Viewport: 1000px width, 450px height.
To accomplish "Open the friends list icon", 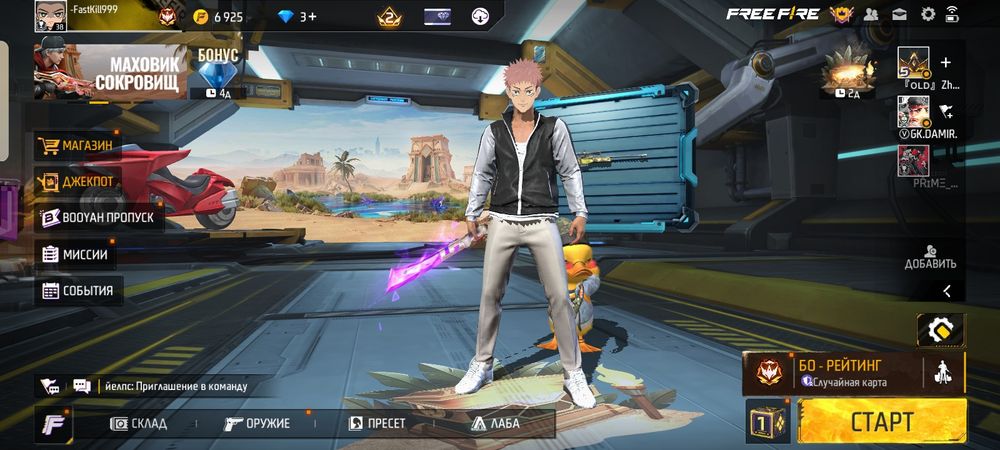I will click(871, 14).
